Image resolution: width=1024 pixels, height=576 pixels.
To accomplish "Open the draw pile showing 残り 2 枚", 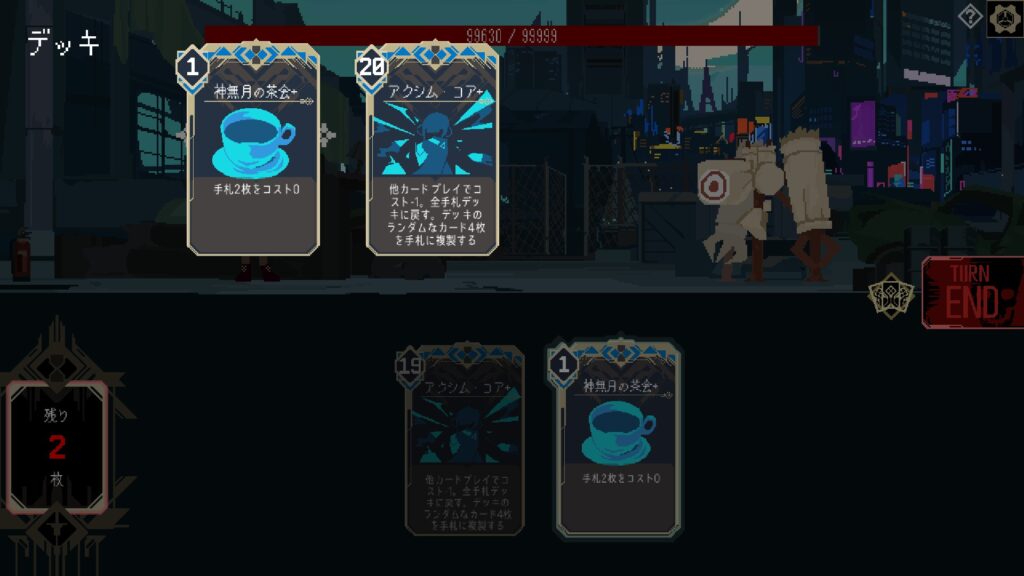I will [x=57, y=445].
